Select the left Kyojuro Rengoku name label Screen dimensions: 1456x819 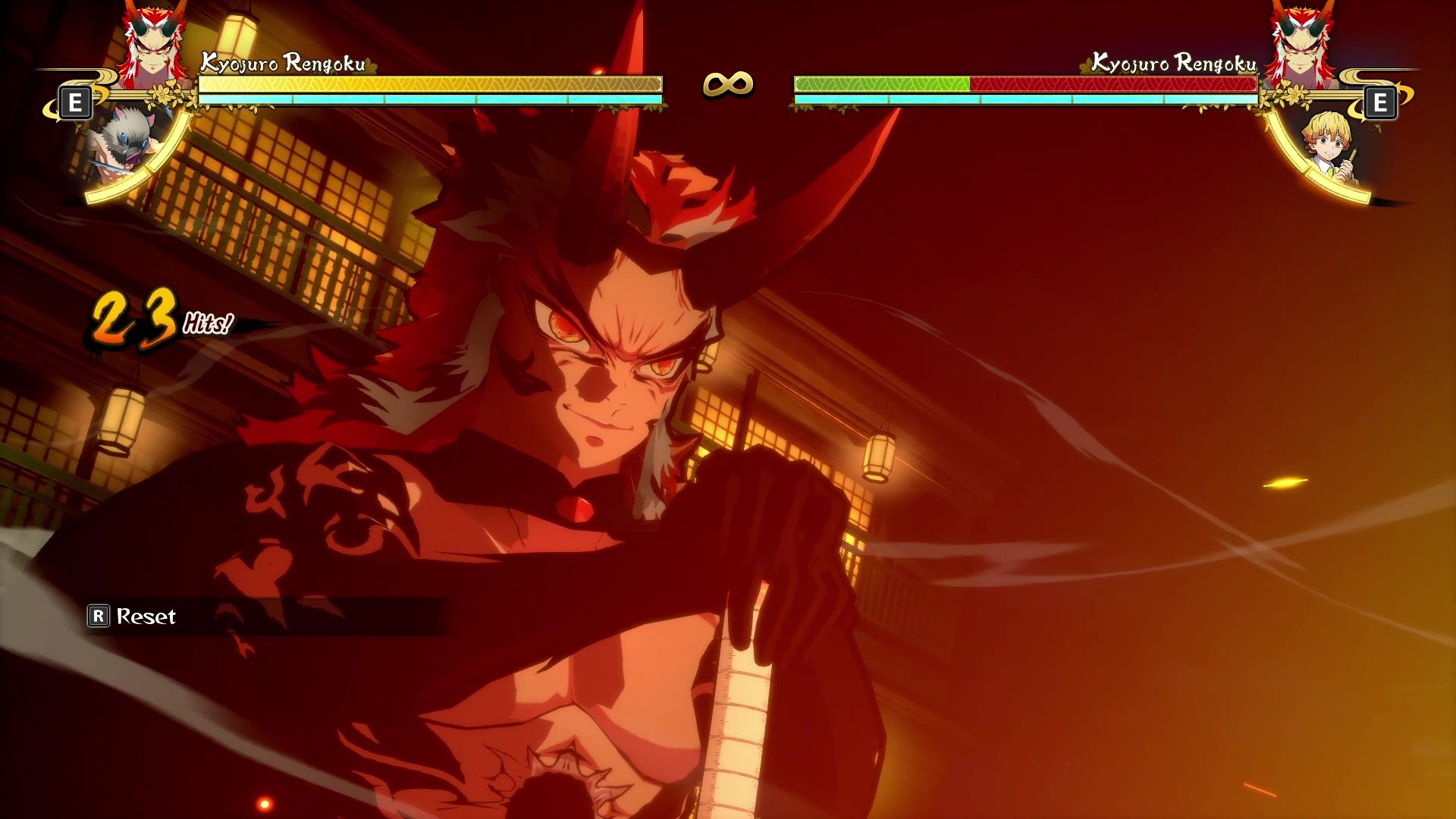click(282, 64)
